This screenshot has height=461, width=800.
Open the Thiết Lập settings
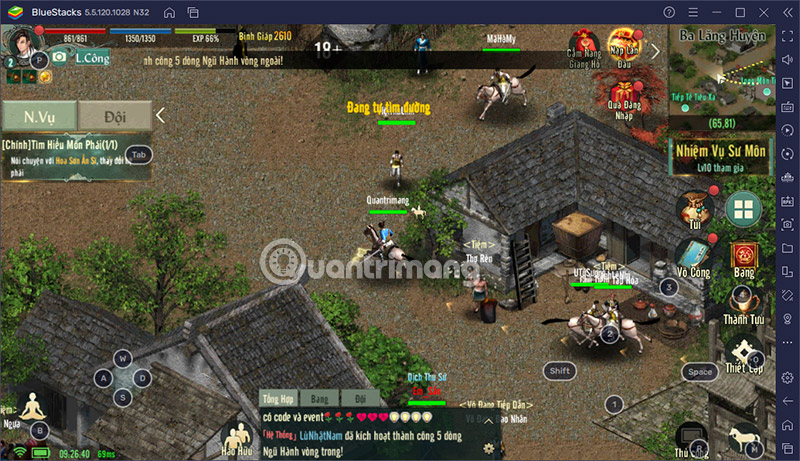[x=744, y=355]
